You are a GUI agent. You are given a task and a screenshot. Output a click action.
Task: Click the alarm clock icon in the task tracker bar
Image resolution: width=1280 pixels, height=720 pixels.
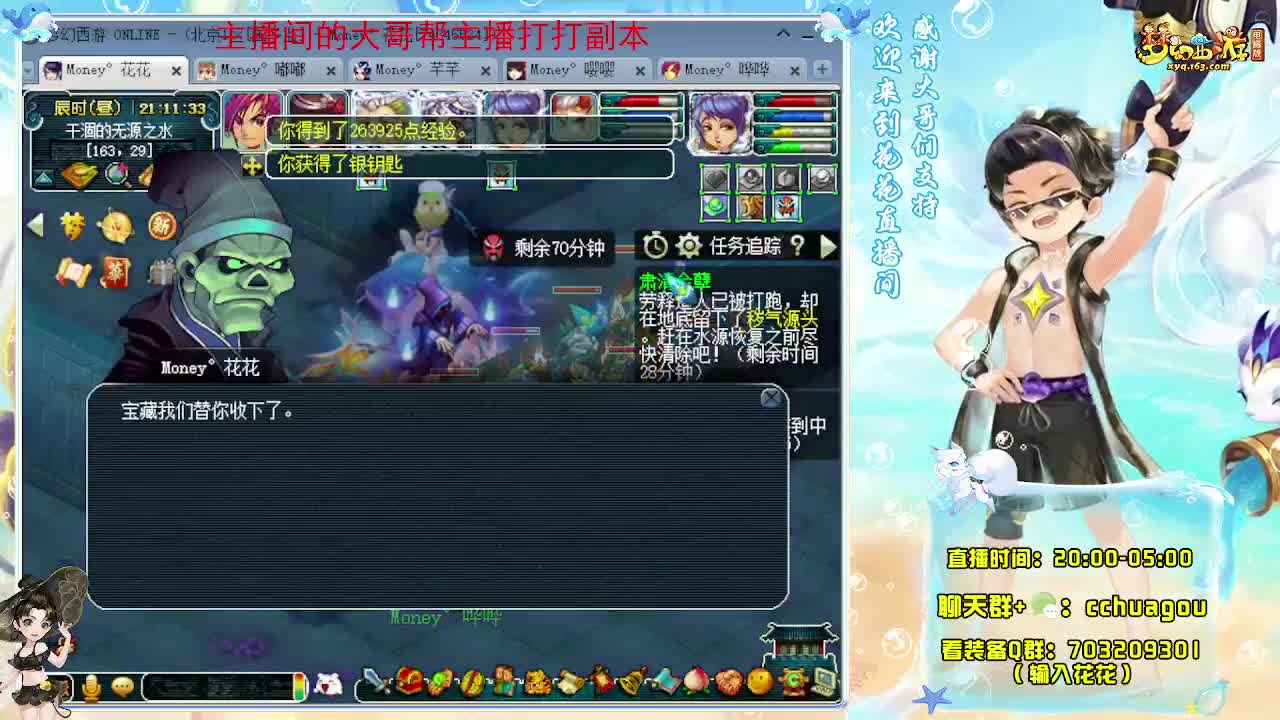pos(657,247)
